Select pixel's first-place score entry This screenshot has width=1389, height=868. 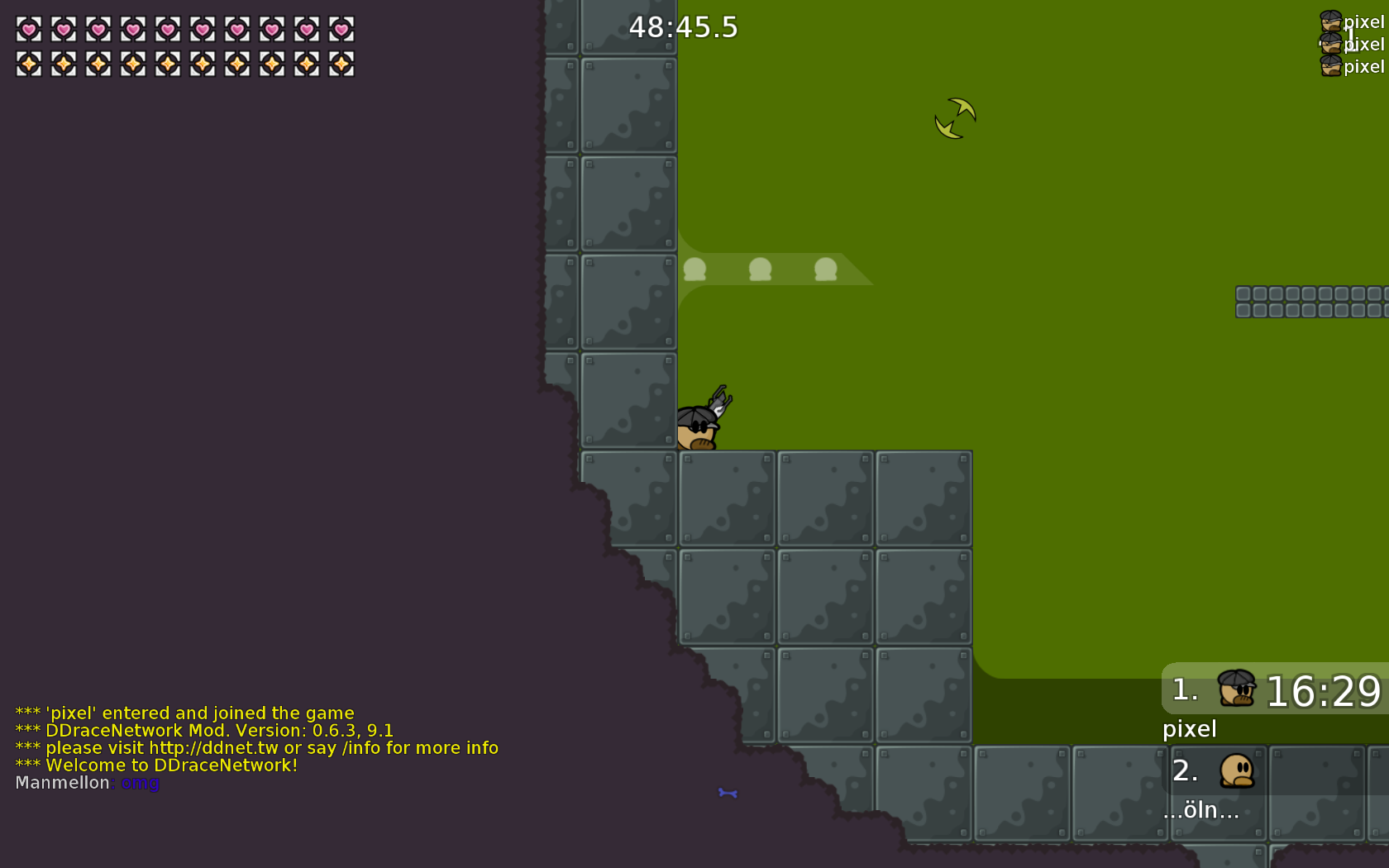click(x=1276, y=690)
